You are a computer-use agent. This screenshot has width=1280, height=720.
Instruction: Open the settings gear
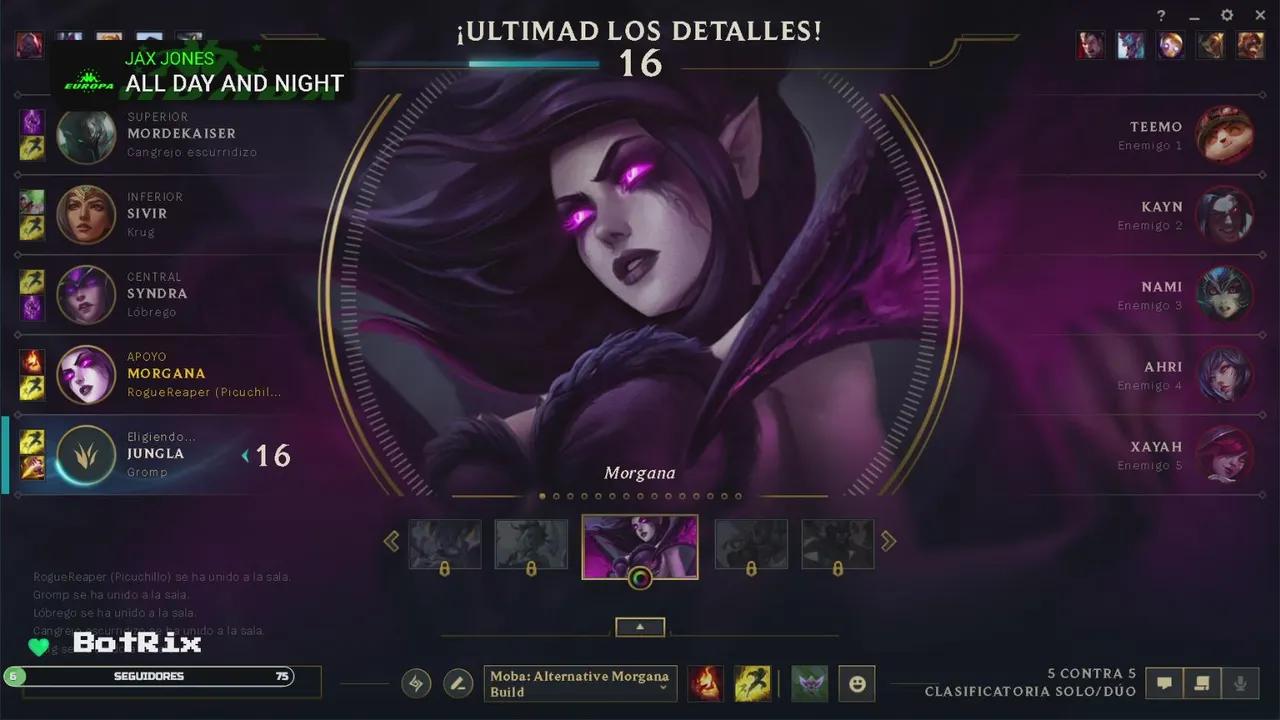pos(1226,15)
